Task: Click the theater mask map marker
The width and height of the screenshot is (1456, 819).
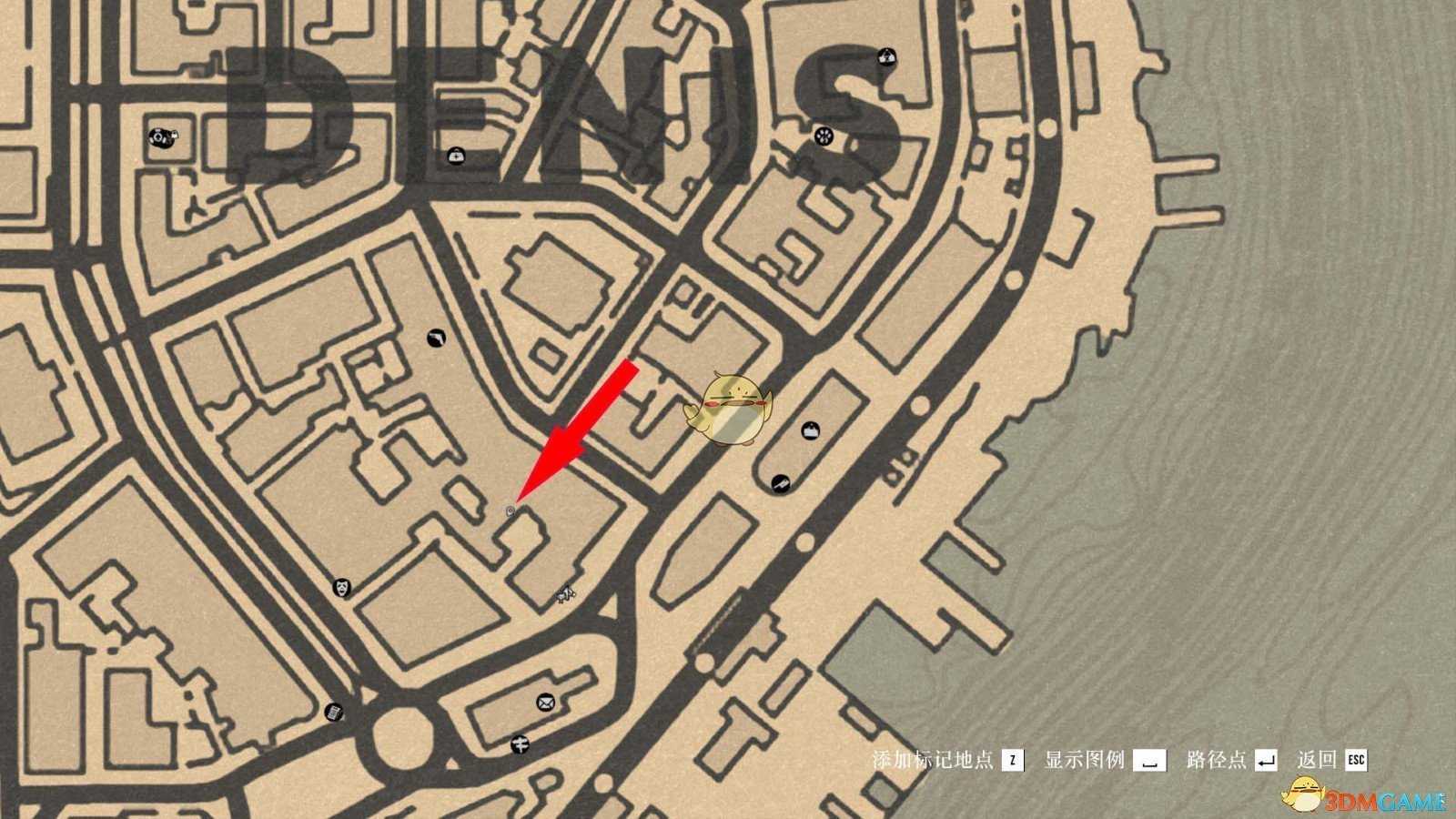Action: 342,588
